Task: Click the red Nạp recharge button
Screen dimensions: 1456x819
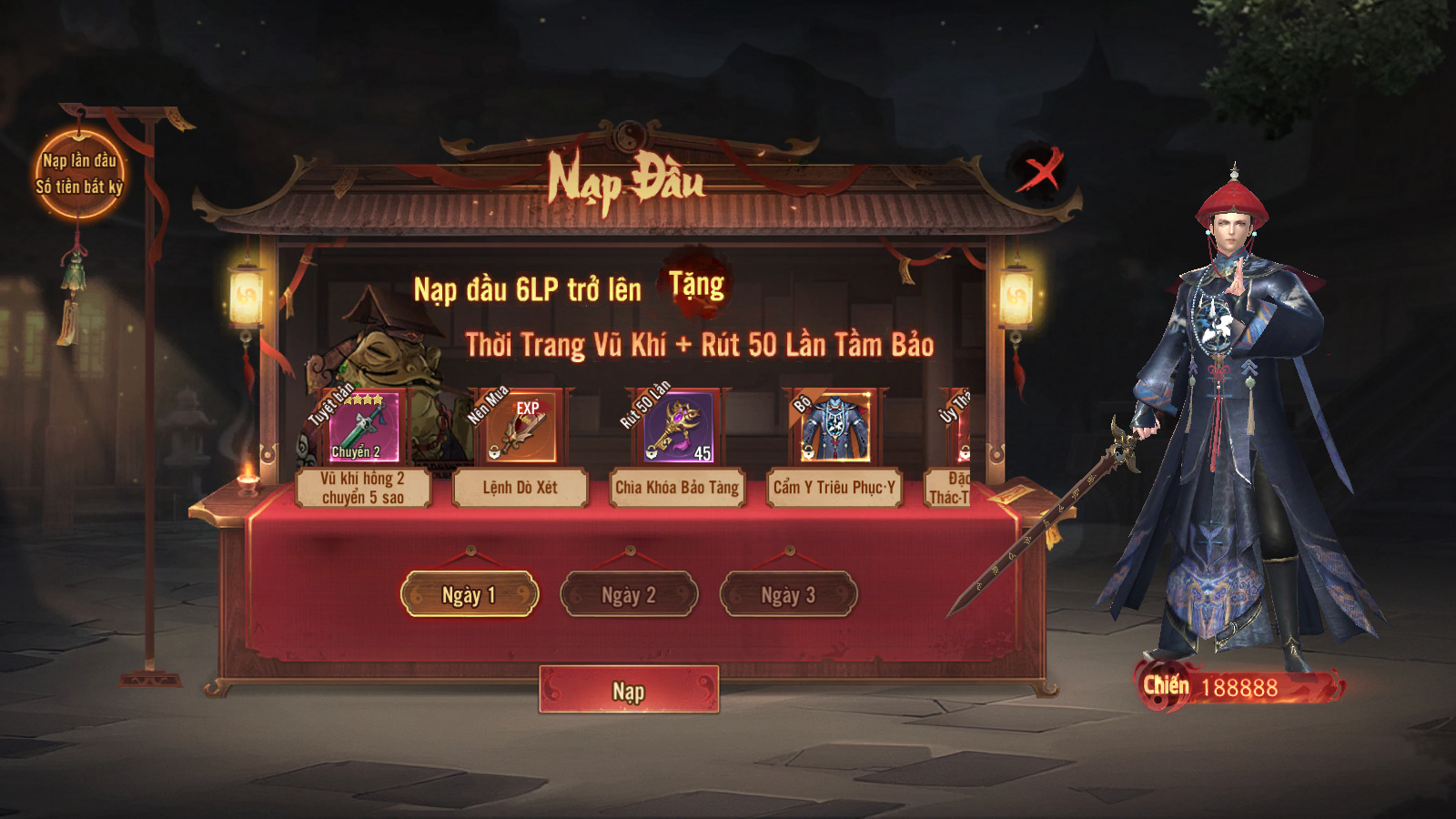Action: tap(628, 691)
